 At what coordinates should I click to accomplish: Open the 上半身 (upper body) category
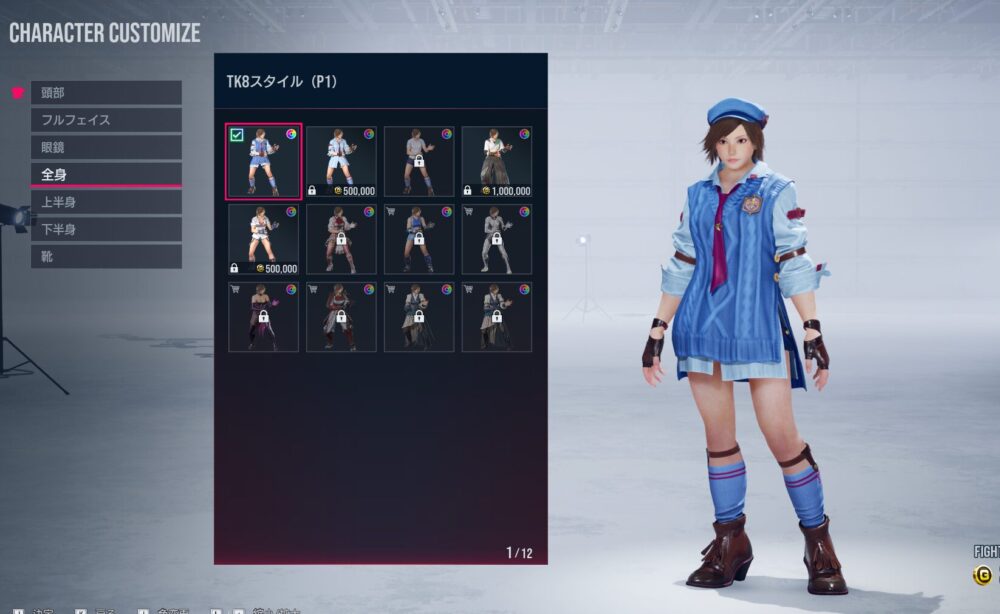point(106,202)
